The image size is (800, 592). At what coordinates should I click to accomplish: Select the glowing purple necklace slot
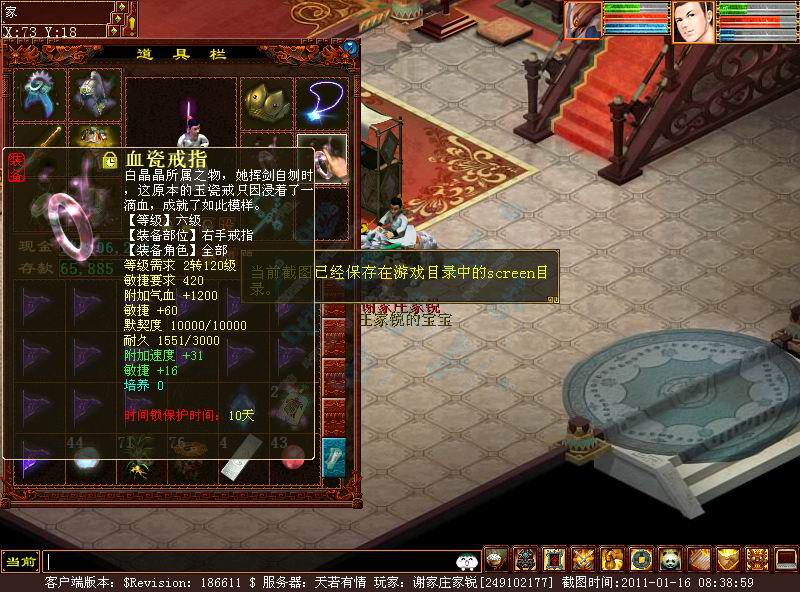click(322, 98)
